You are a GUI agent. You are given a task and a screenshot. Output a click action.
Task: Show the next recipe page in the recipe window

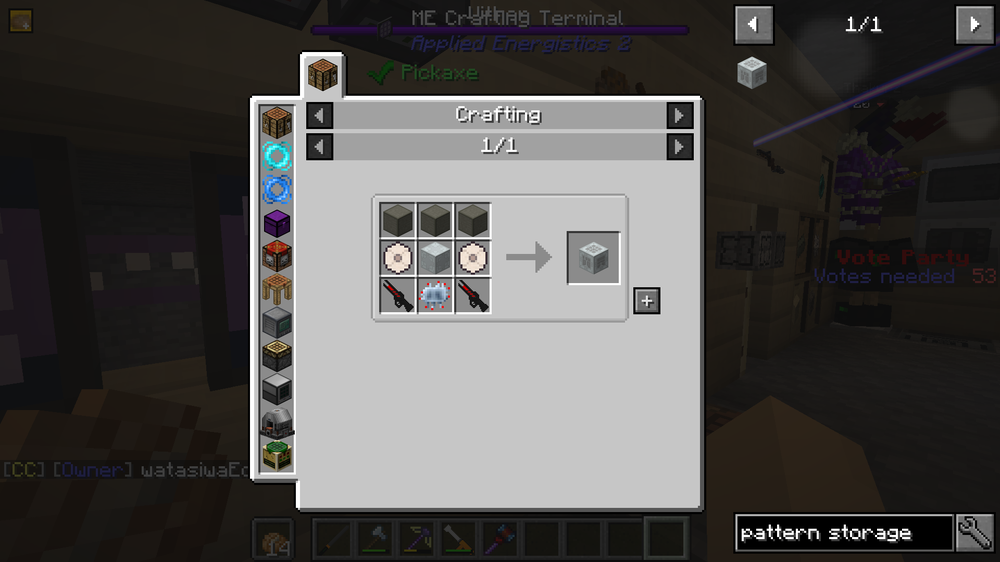tap(679, 147)
